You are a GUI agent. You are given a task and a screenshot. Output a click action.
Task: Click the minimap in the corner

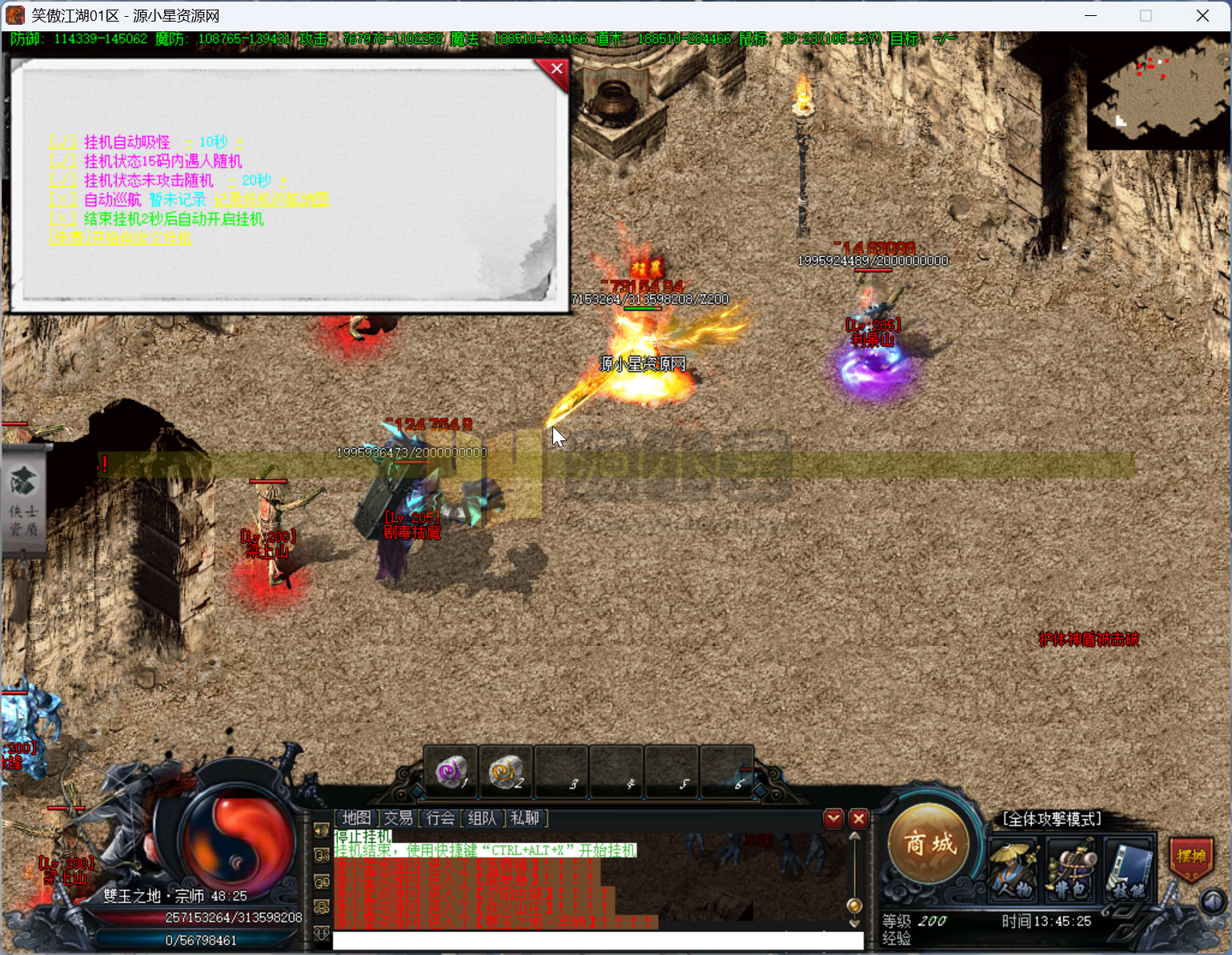pyautogui.click(x=1157, y=93)
